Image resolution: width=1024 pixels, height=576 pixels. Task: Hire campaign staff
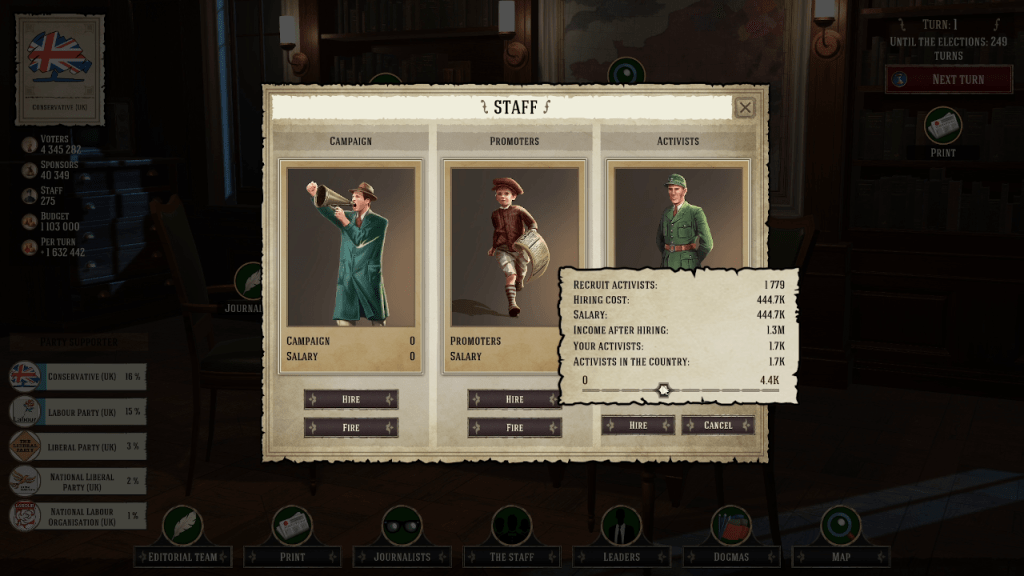351,399
